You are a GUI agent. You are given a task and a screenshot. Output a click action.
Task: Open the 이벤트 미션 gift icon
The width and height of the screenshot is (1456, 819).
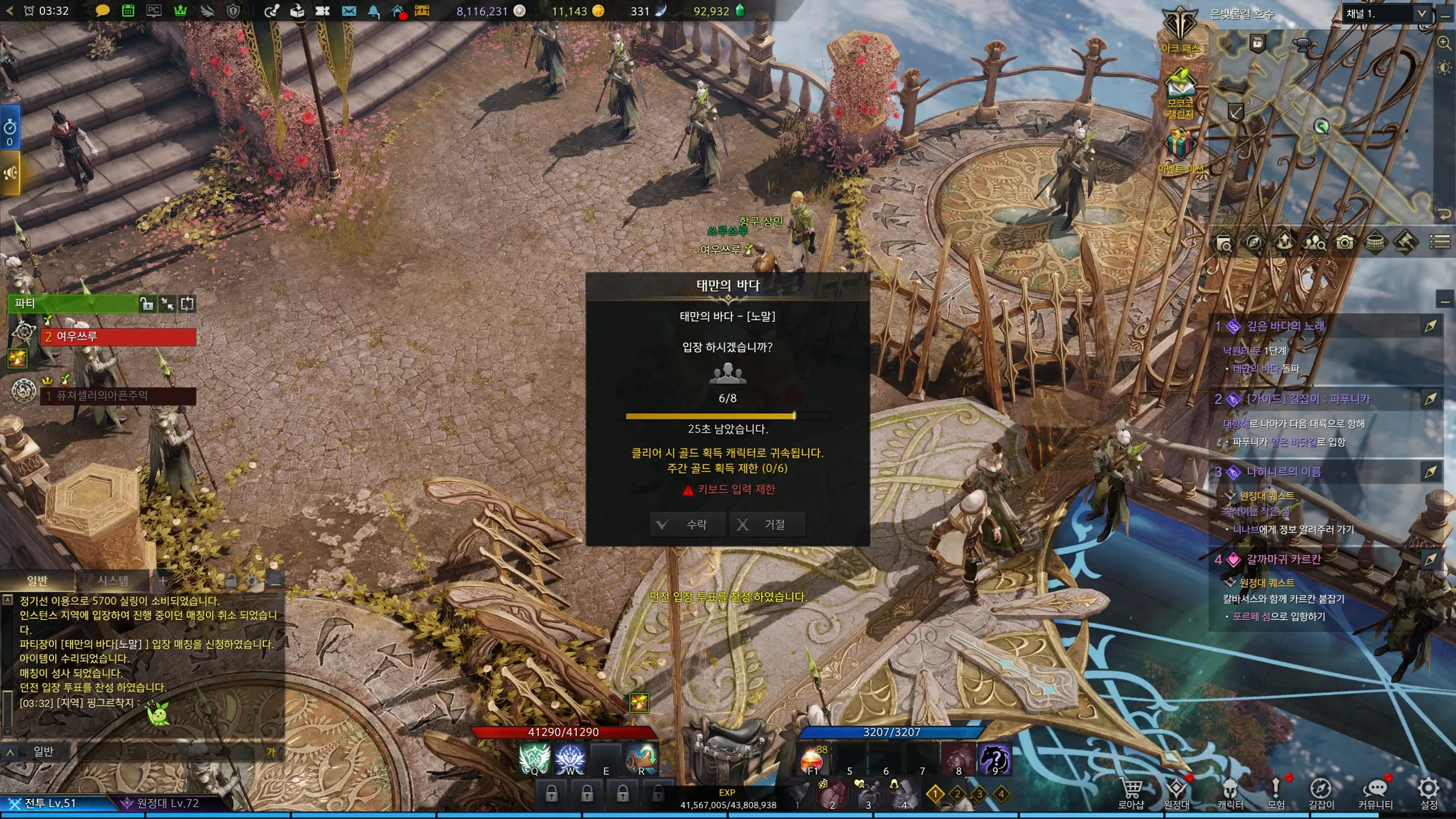1179,150
